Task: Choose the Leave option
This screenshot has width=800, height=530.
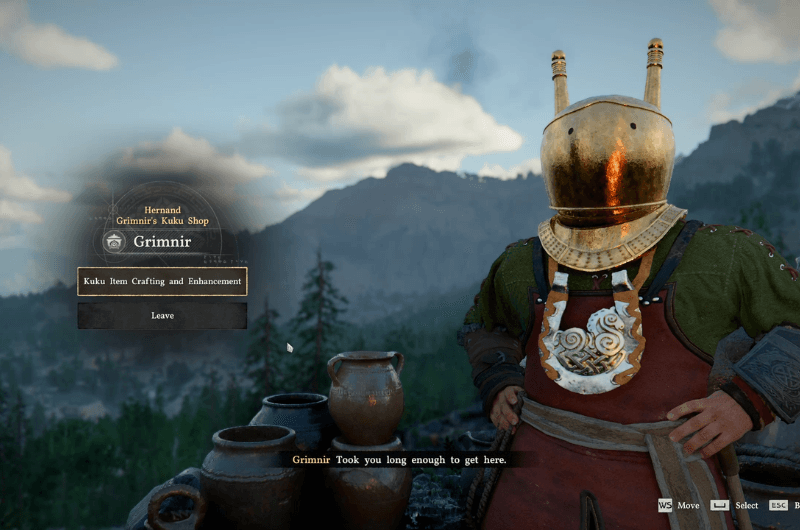Action: 162,316
